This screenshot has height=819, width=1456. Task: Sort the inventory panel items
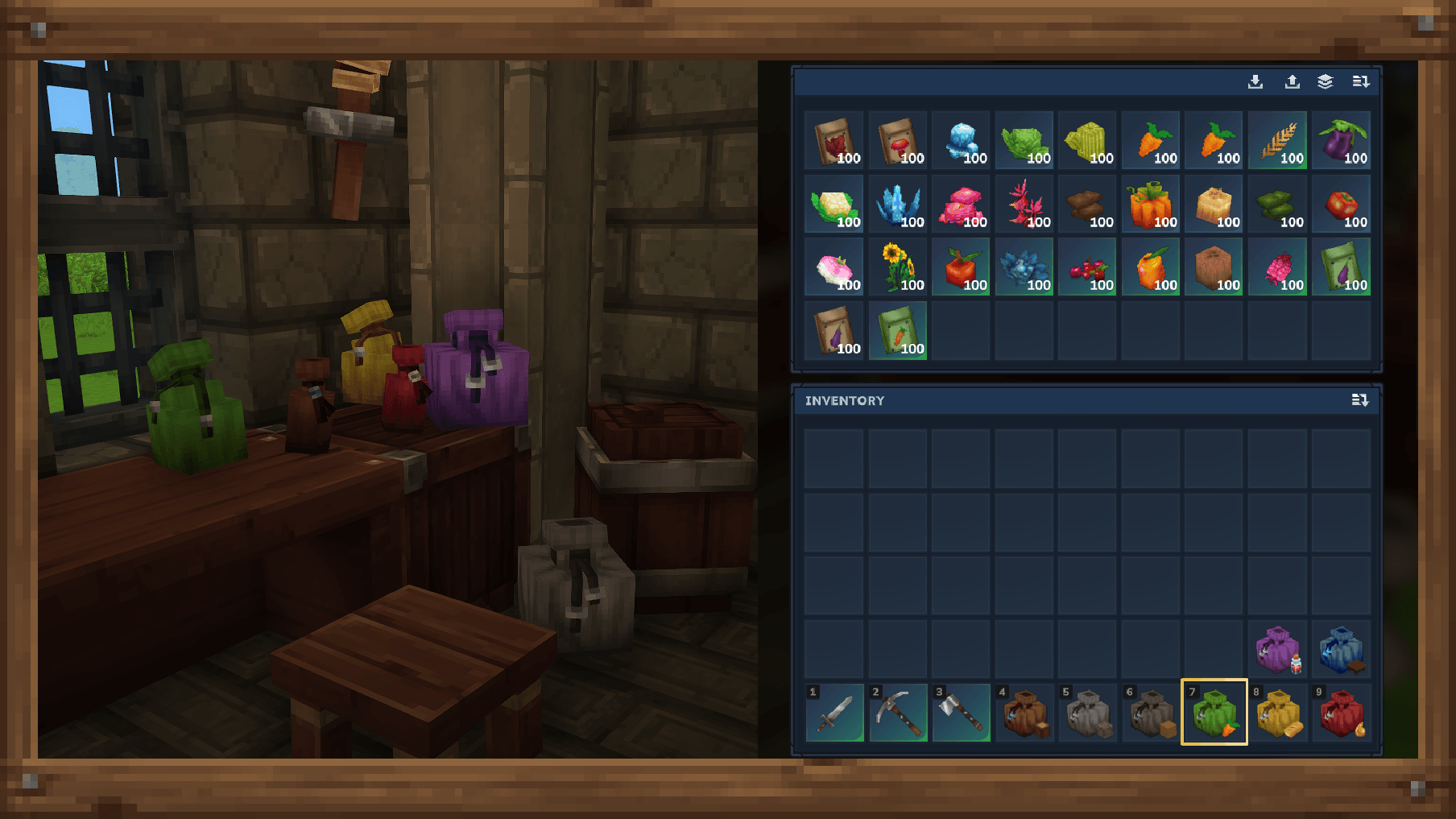pyautogui.click(x=1360, y=400)
